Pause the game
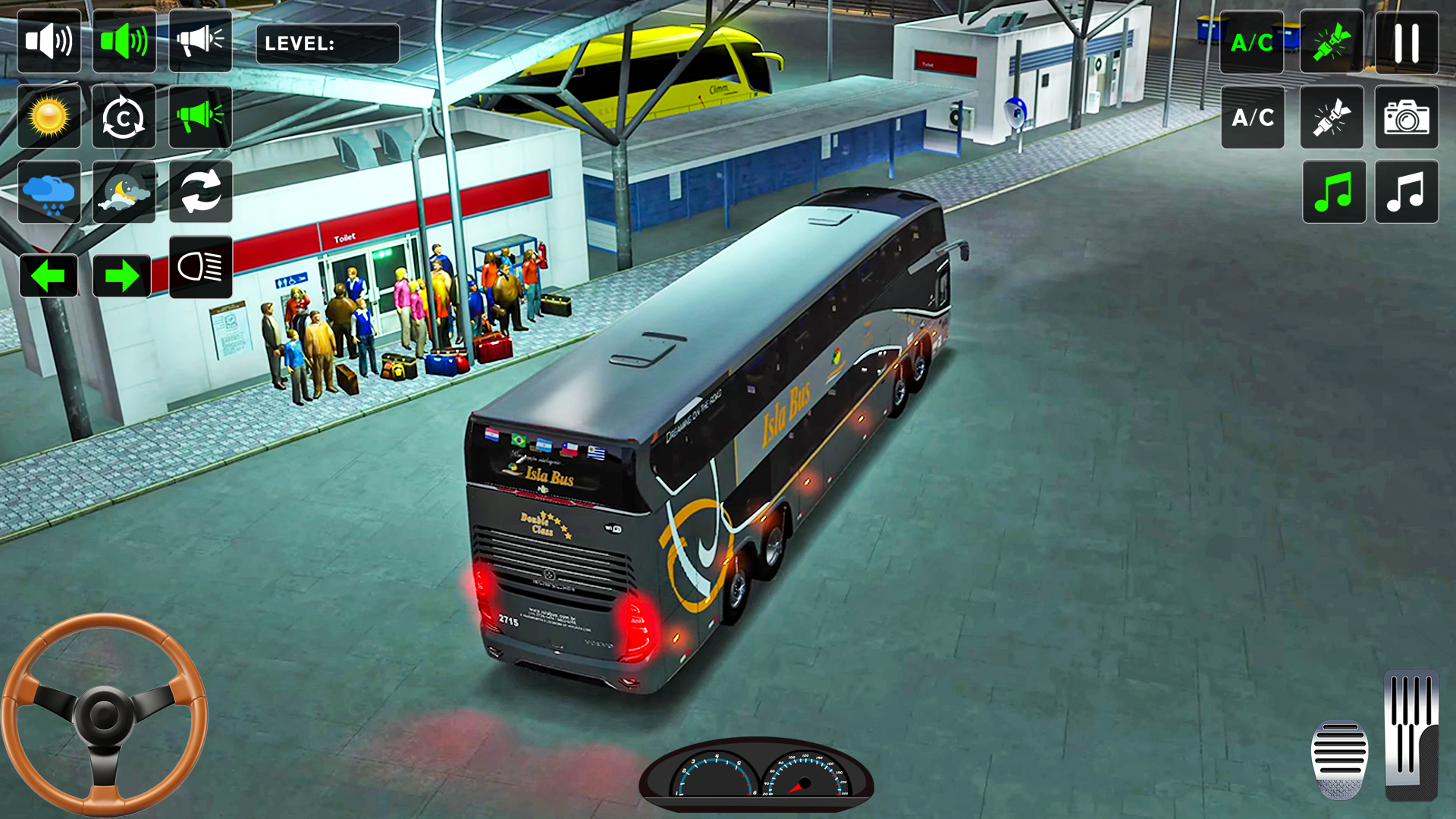The height and width of the screenshot is (819, 1456). 1407,43
